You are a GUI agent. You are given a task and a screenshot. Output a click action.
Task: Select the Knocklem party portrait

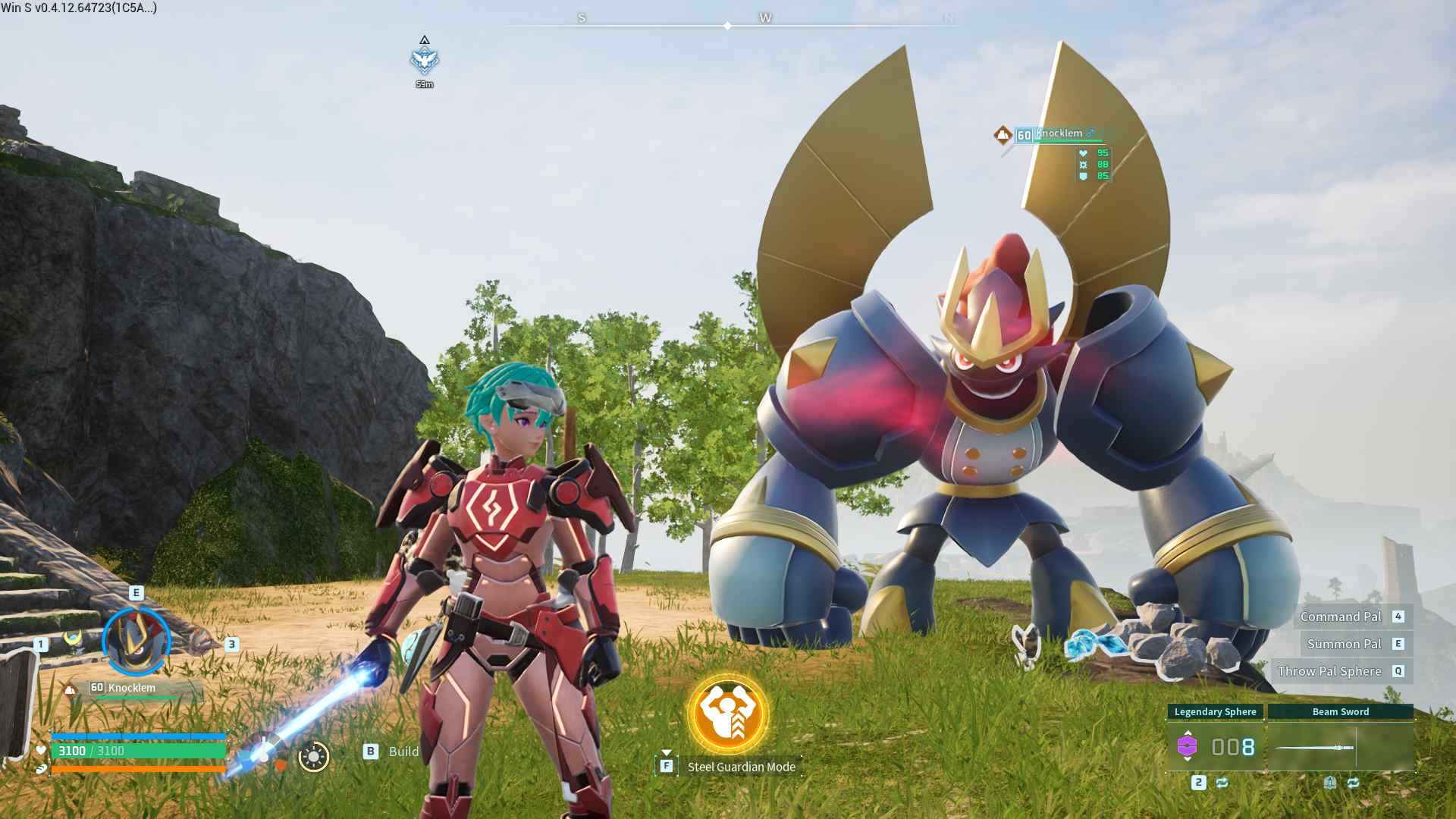[x=136, y=642]
